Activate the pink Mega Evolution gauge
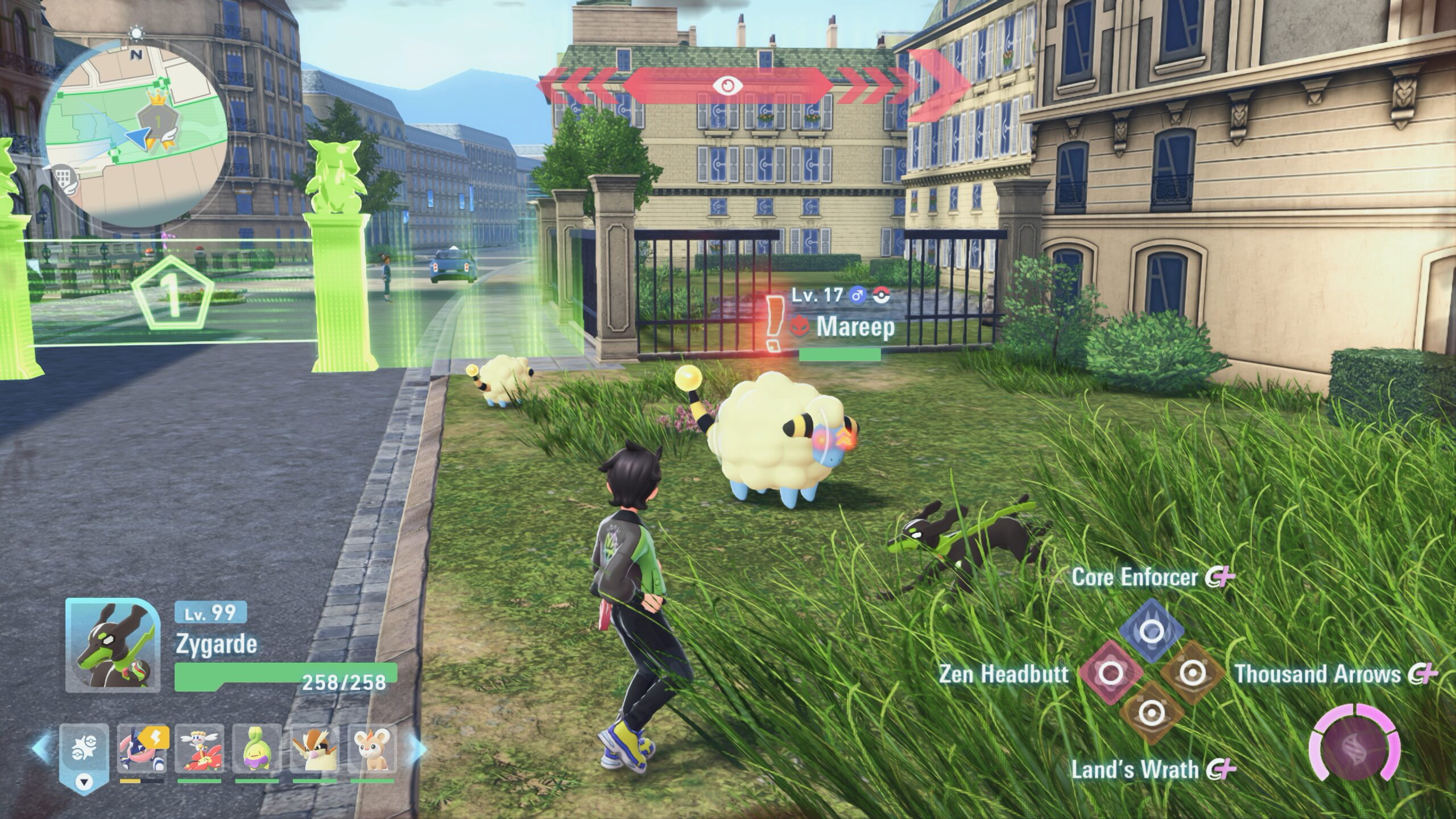The height and width of the screenshot is (819, 1456). point(1354,749)
